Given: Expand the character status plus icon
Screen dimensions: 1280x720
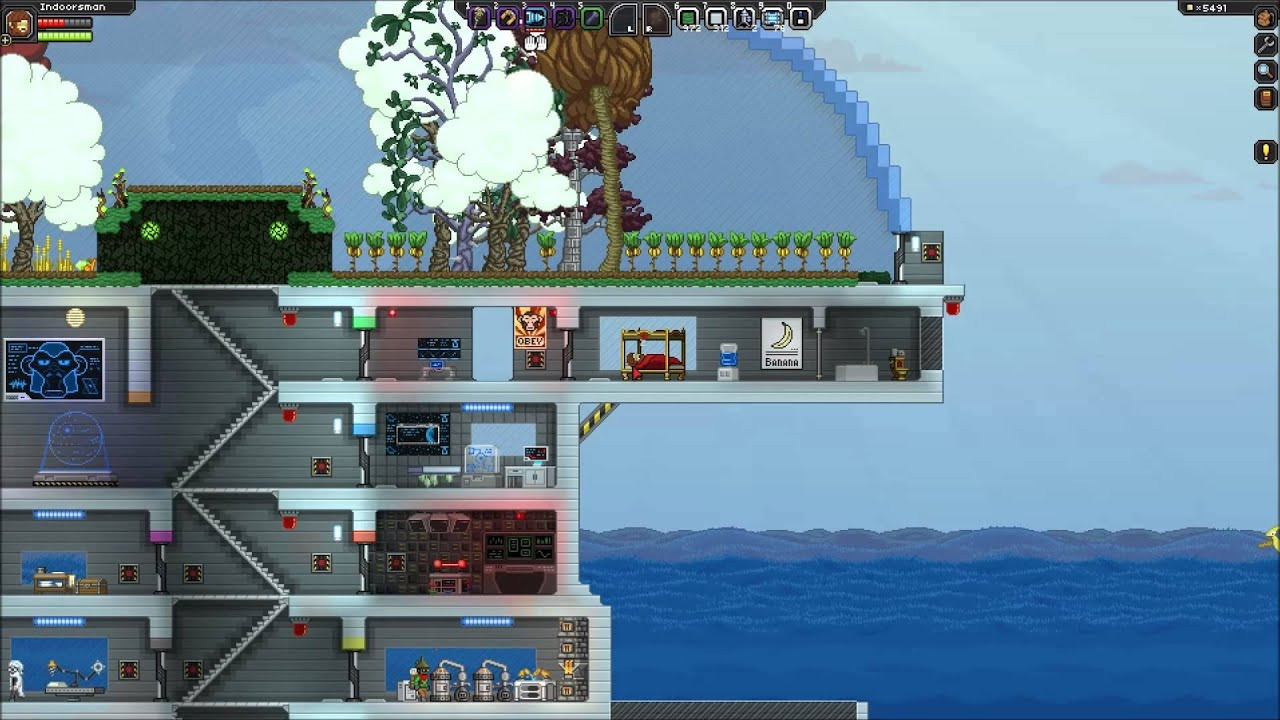Looking at the screenshot, I should tap(5, 39).
